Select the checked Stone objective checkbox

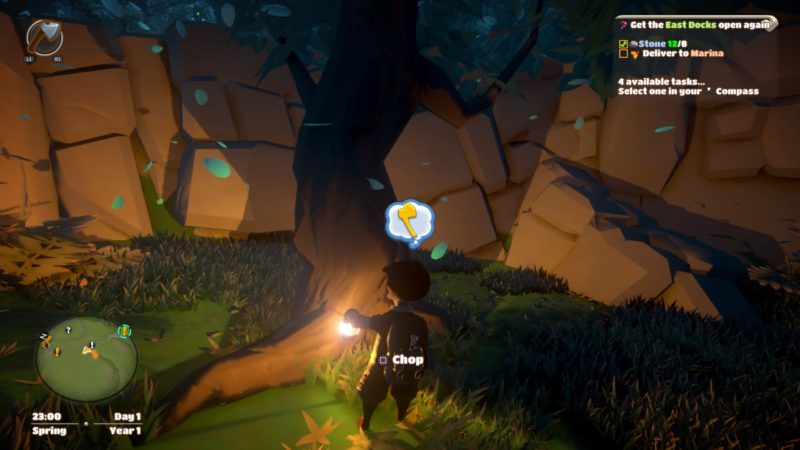[x=623, y=44]
